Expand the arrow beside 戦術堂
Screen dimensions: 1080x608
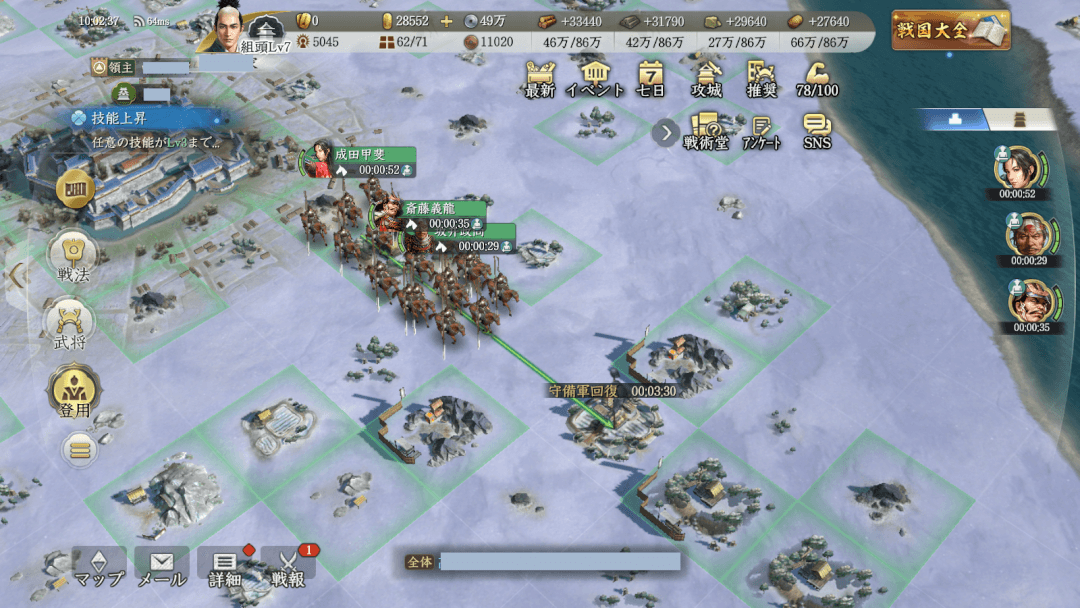click(x=665, y=132)
